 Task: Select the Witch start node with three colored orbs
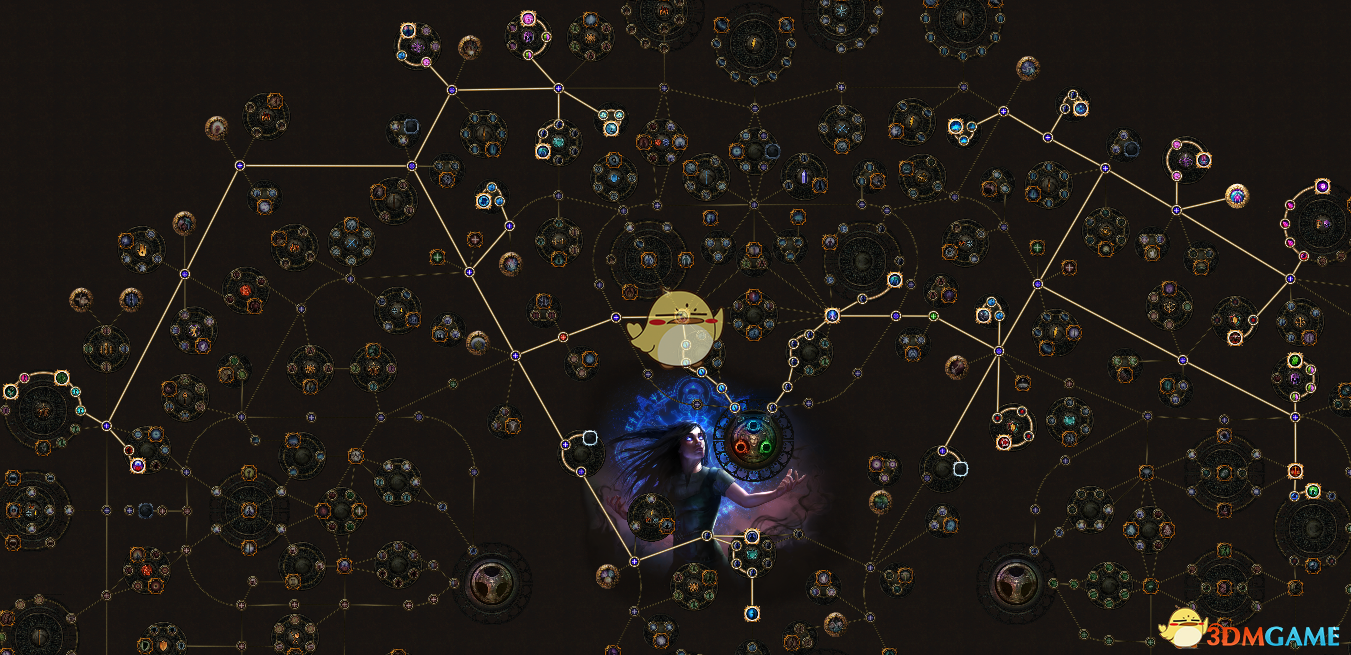(x=755, y=443)
